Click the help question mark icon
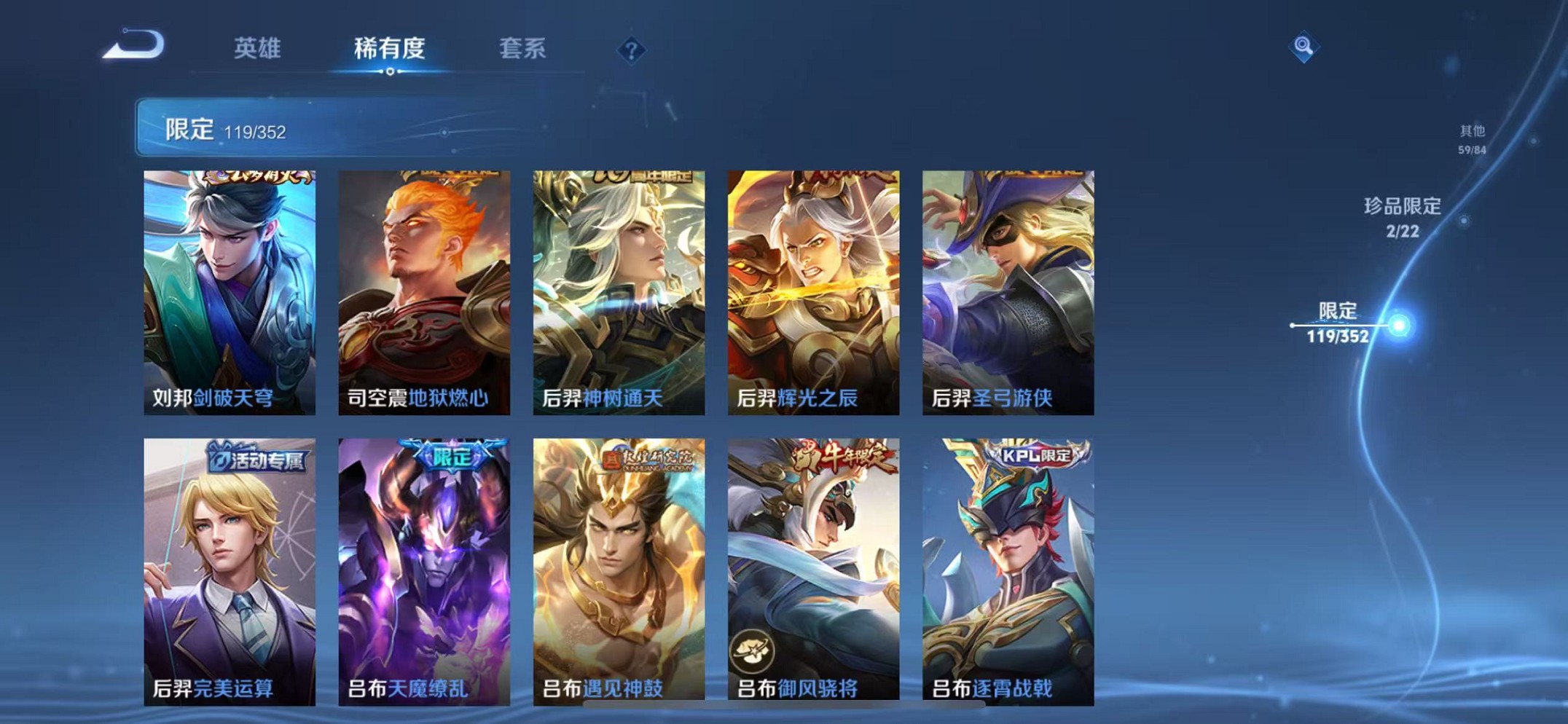This screenshot has height=724, width=1568. (x=632, y=50)
